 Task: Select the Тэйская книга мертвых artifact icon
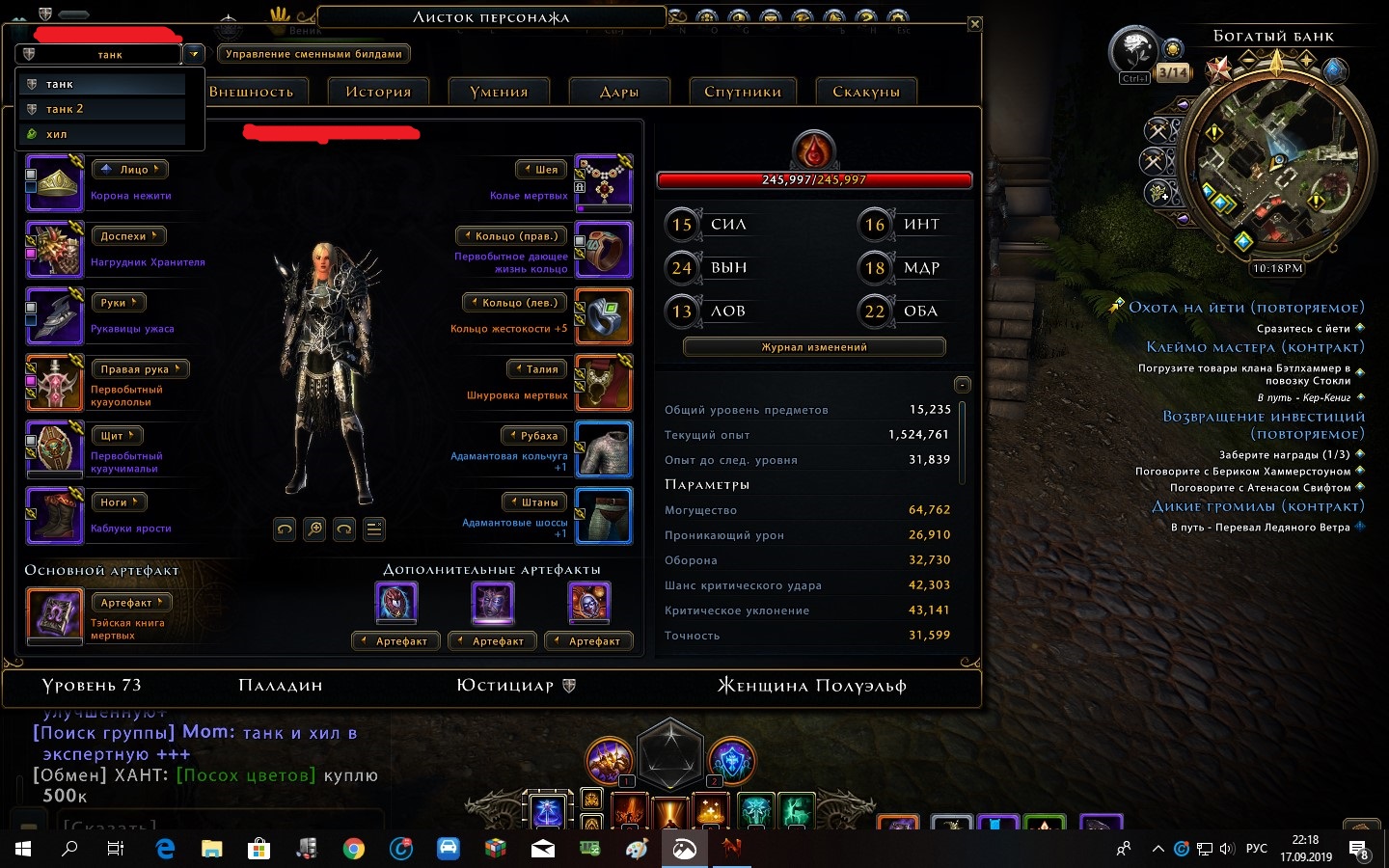54,615
